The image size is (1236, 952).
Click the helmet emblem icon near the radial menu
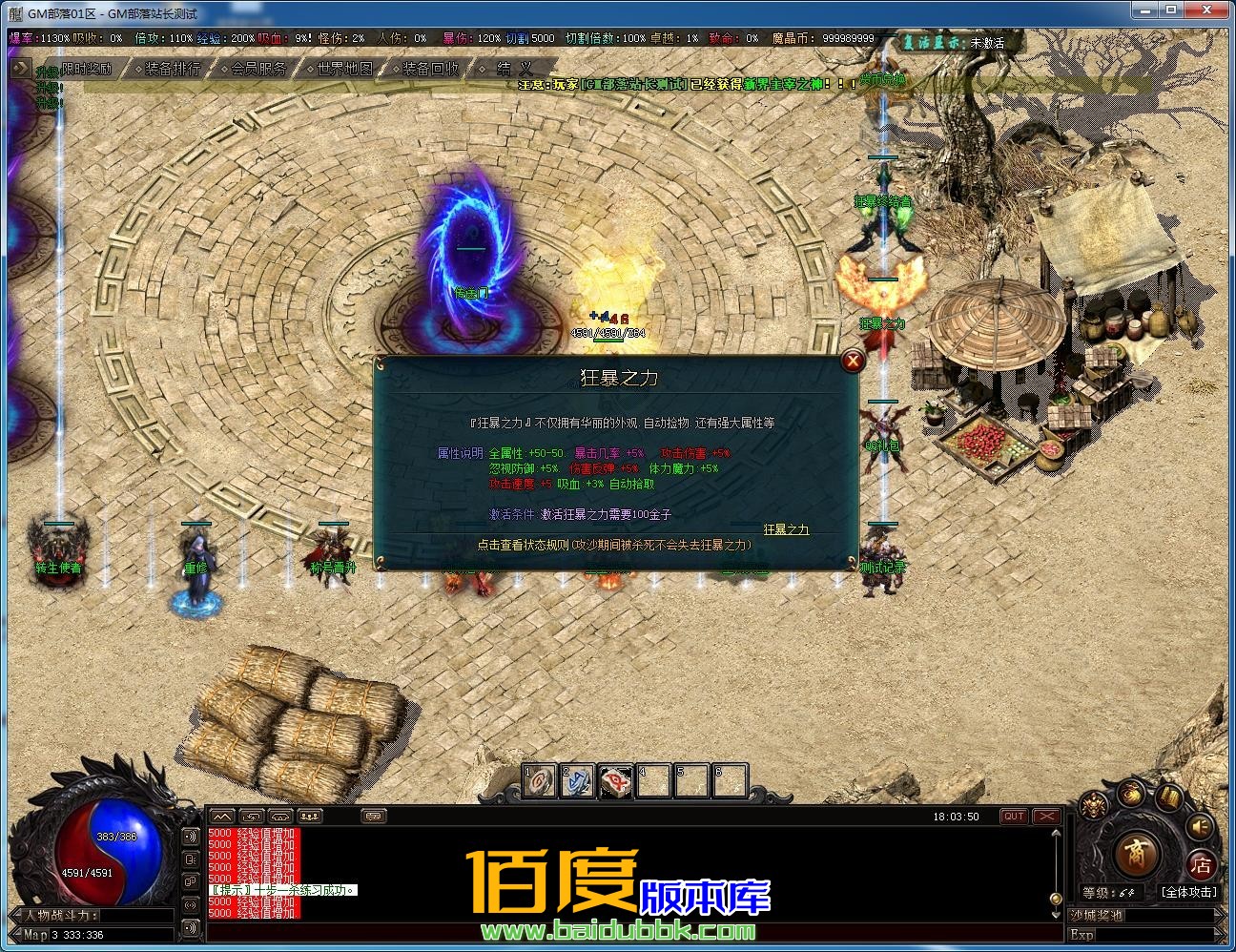1093,803
